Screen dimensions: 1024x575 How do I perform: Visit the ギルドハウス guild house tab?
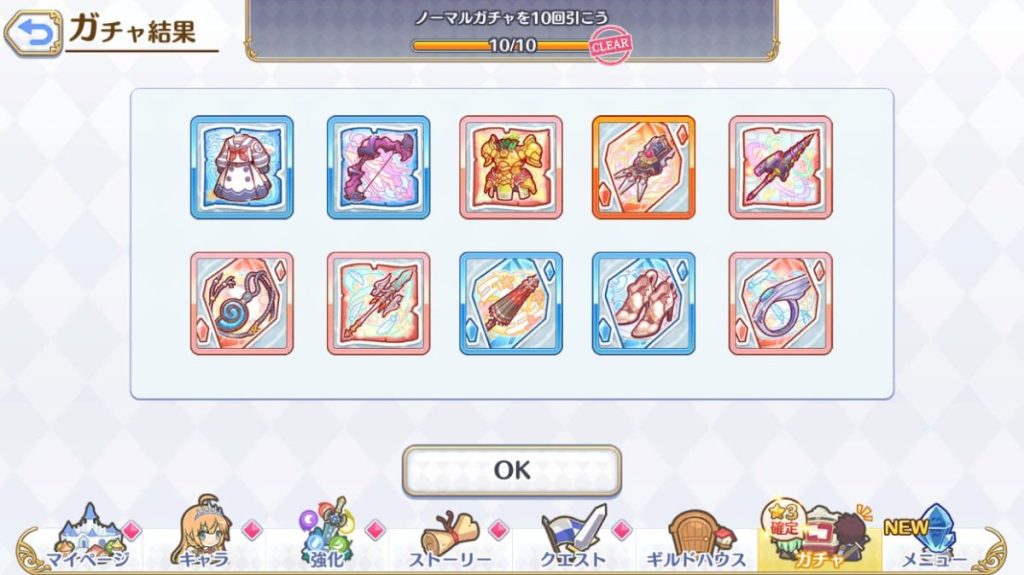696,537
